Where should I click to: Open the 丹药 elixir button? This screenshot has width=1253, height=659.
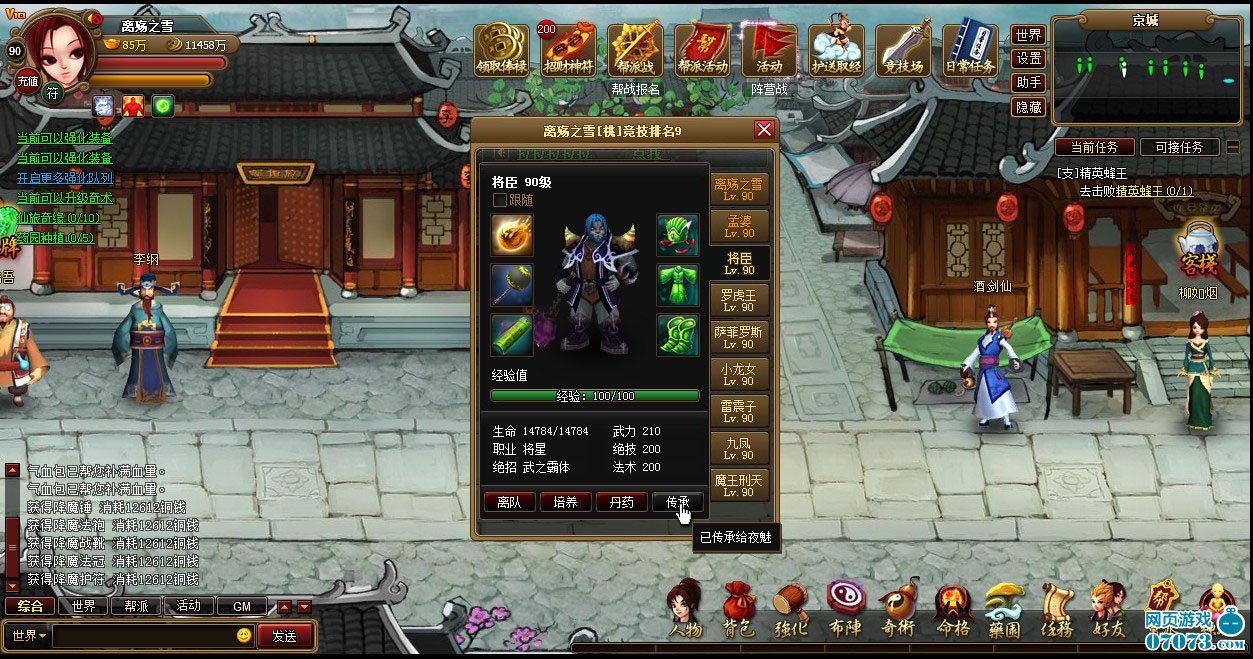coord(621,502)
